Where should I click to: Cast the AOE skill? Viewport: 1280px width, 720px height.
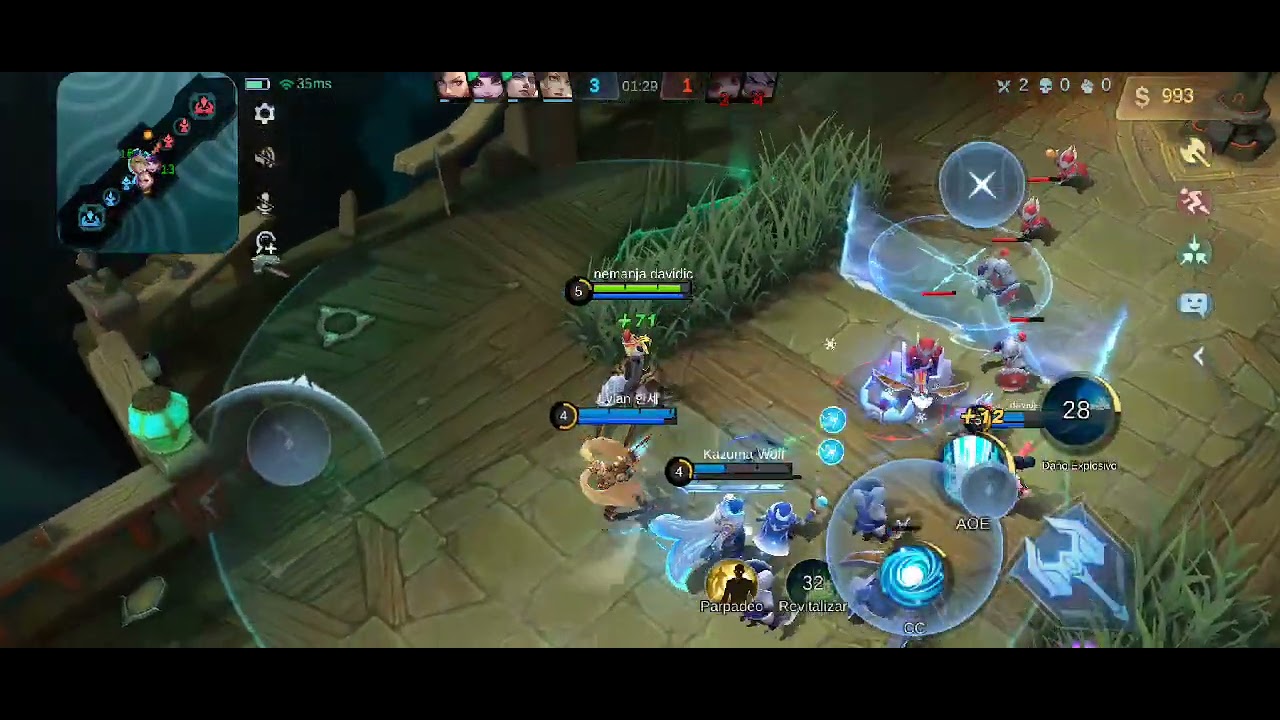point(977,478)
